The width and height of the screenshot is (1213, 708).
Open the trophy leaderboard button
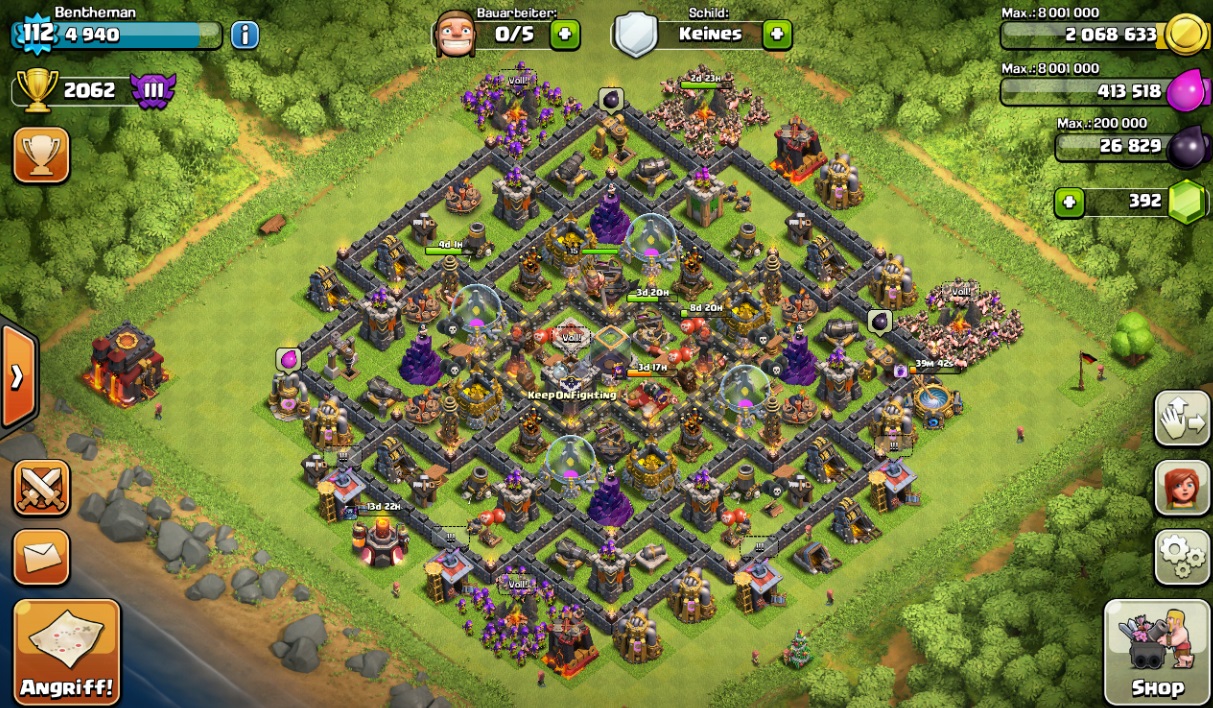pyautogui.click(x=41, y=155)
